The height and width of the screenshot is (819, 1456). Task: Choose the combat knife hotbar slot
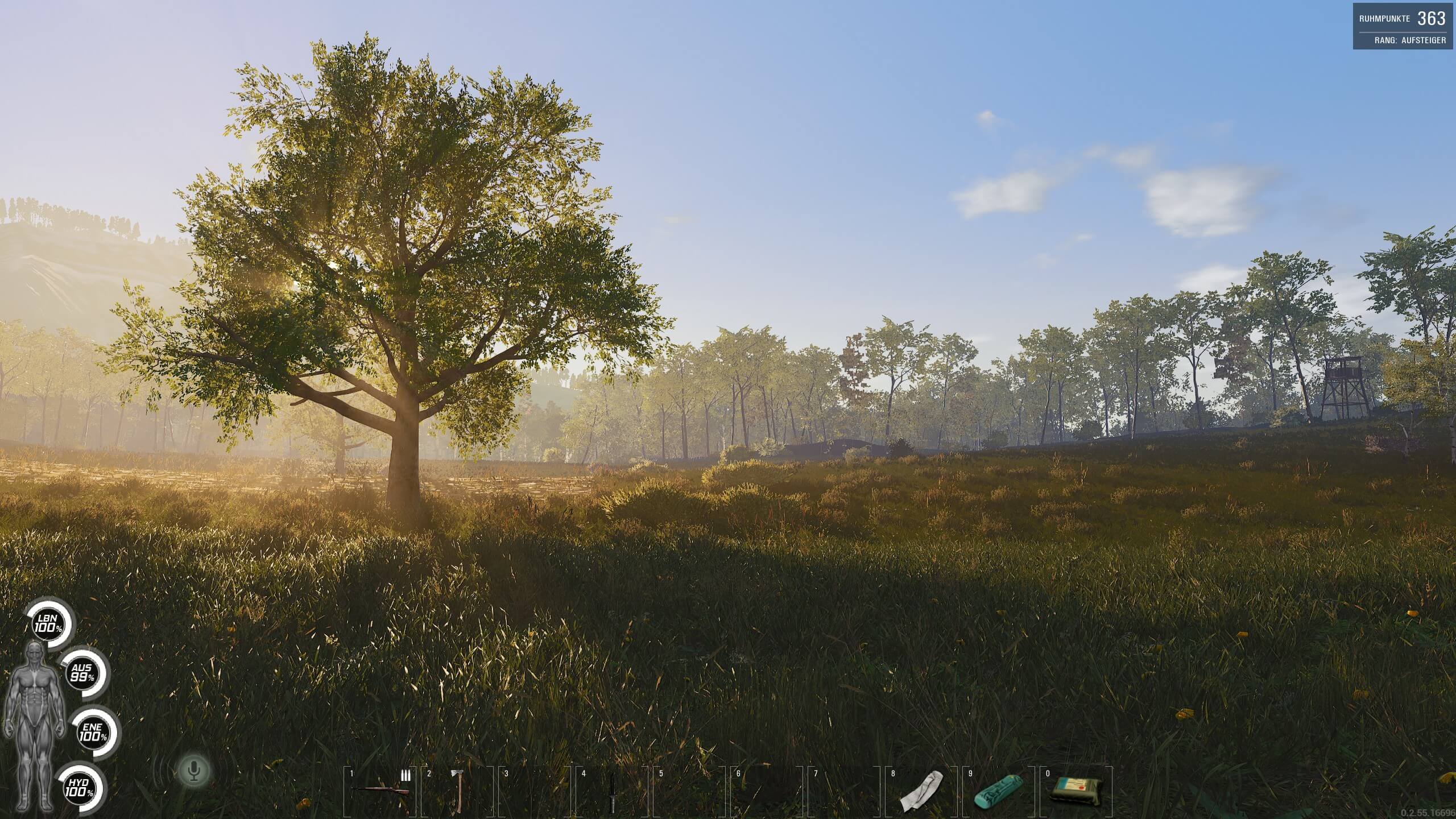pyautogui.click(x=612, y=792)
